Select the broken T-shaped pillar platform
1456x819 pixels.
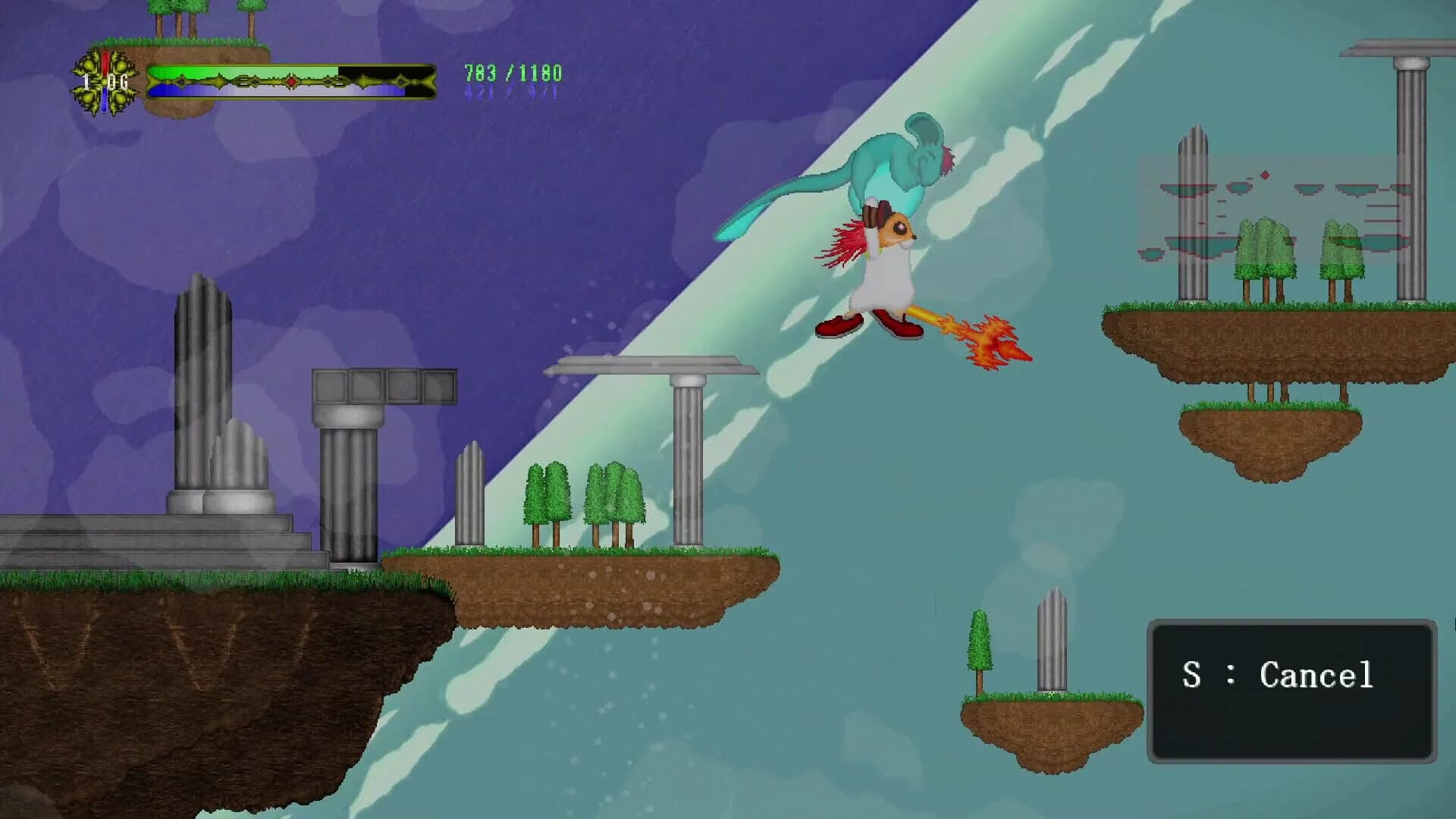click(652, 366)
